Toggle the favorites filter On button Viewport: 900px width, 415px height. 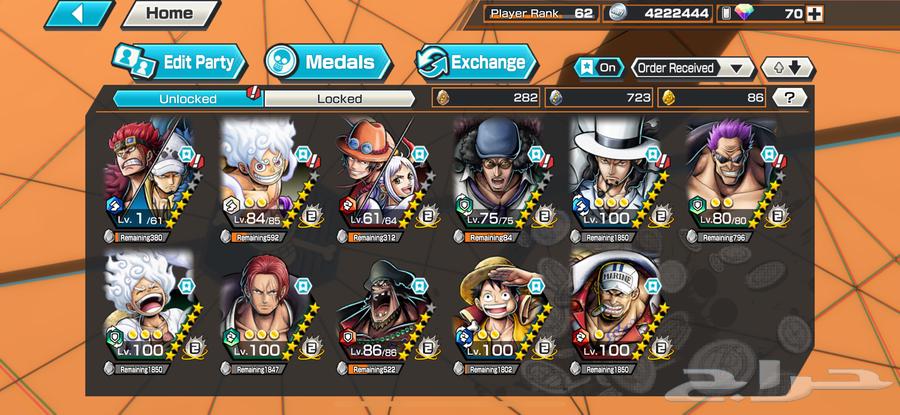[599, 68]
